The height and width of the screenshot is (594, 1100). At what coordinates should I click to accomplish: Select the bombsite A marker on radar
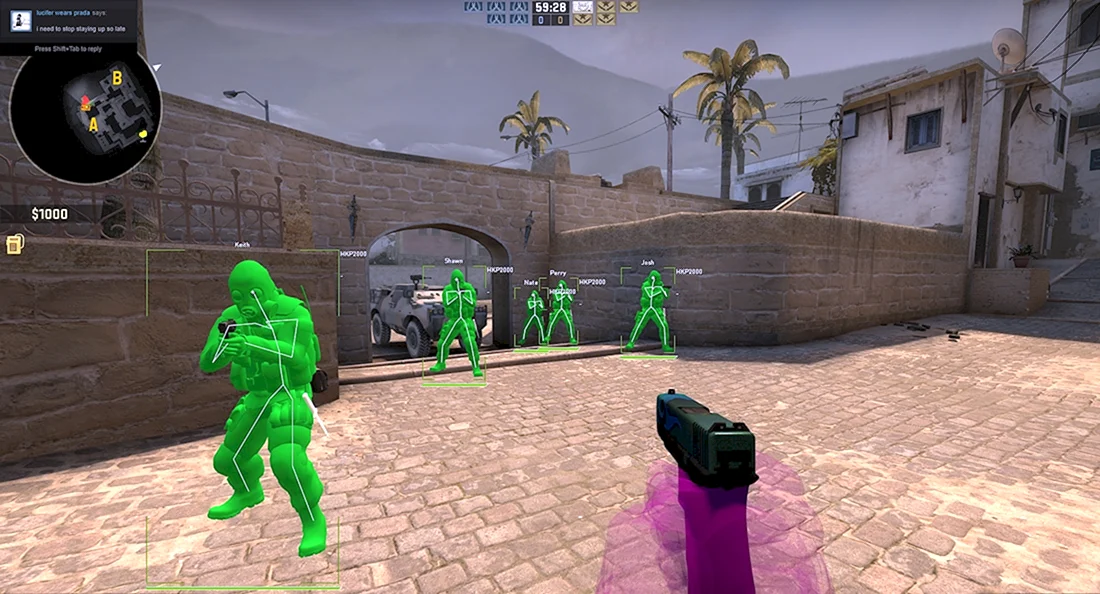coord(94,125)
